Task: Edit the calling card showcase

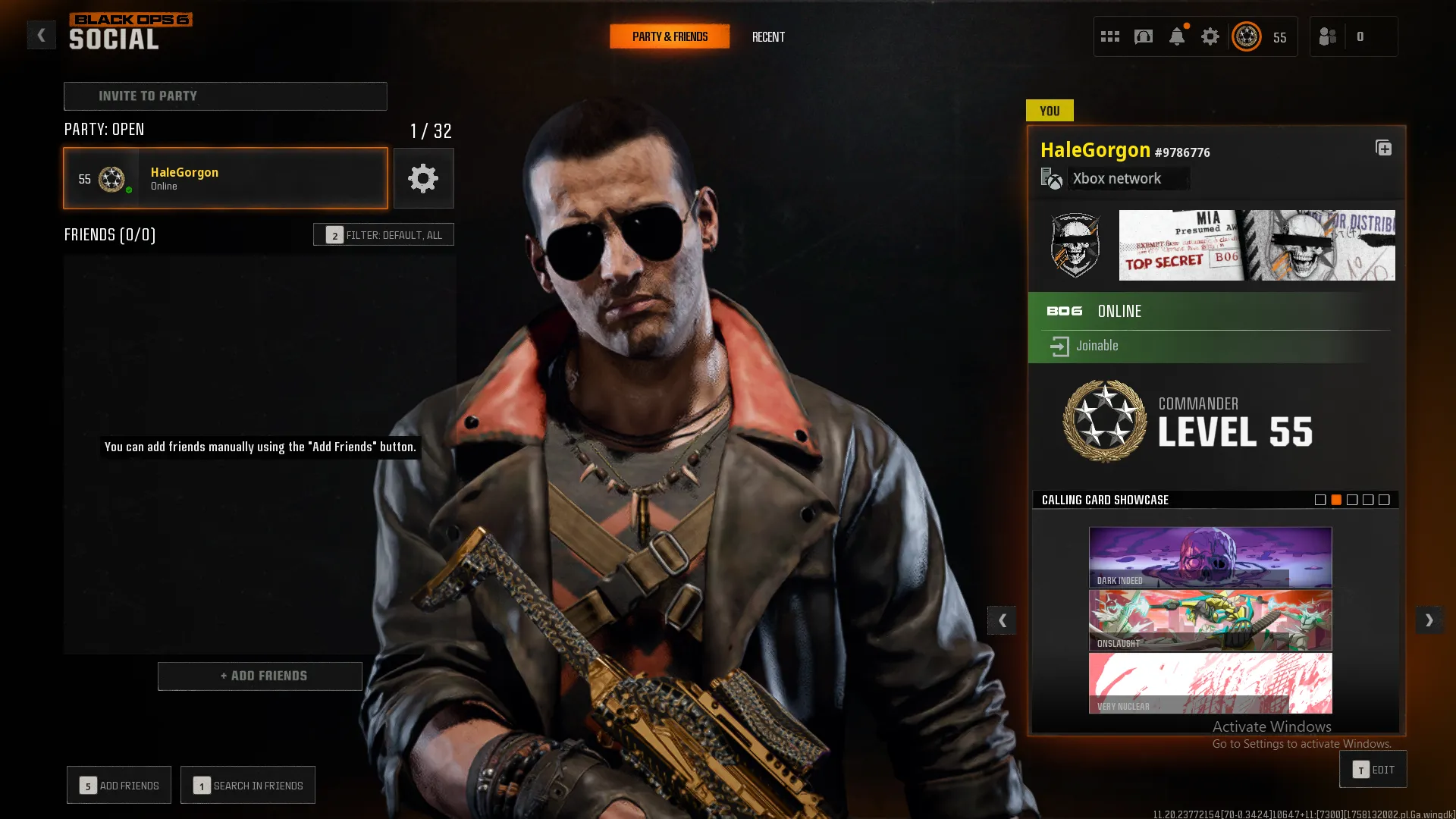Action: 1373,770
